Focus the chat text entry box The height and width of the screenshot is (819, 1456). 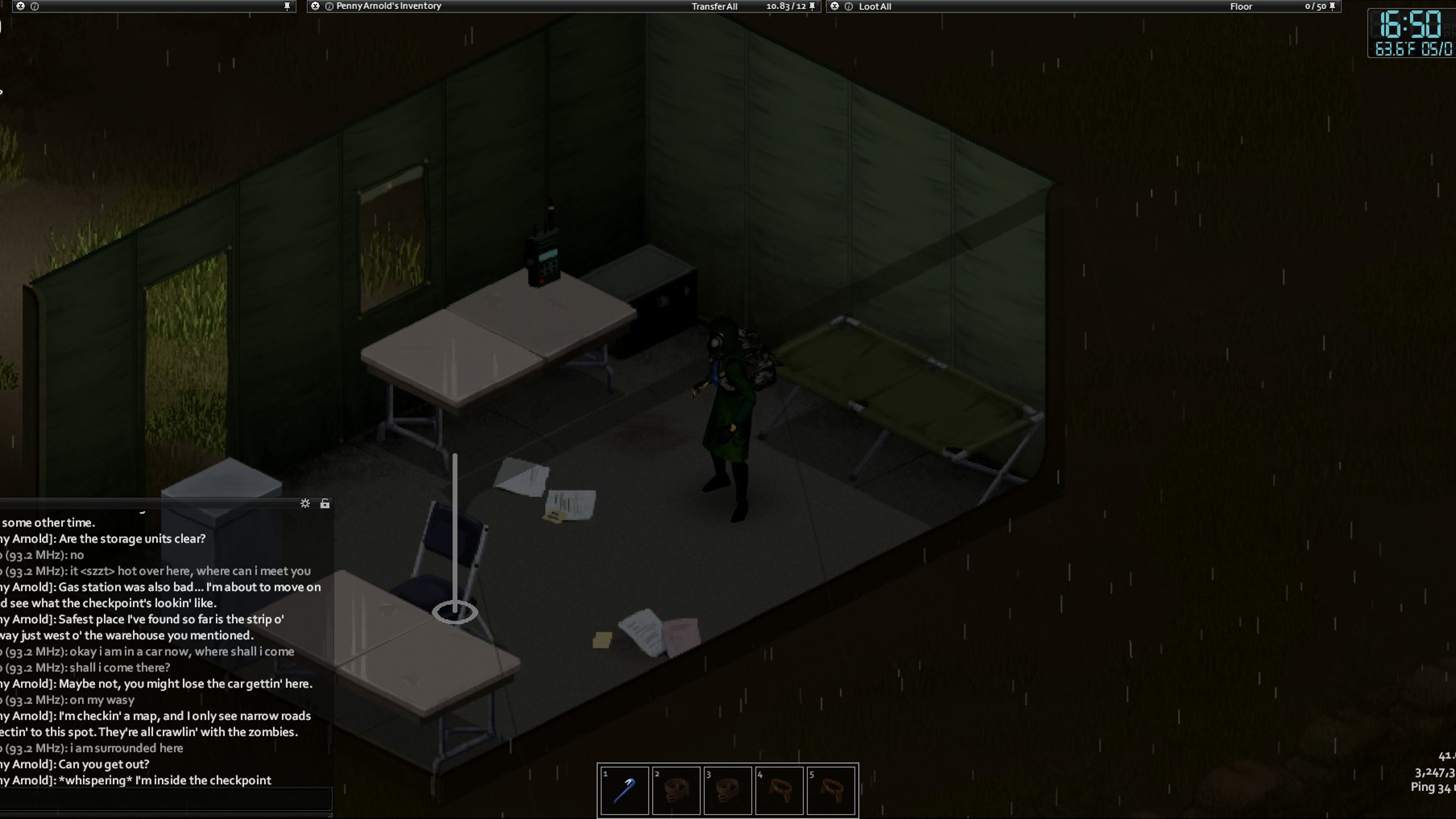pyautogui.click(x=165, y=800)
